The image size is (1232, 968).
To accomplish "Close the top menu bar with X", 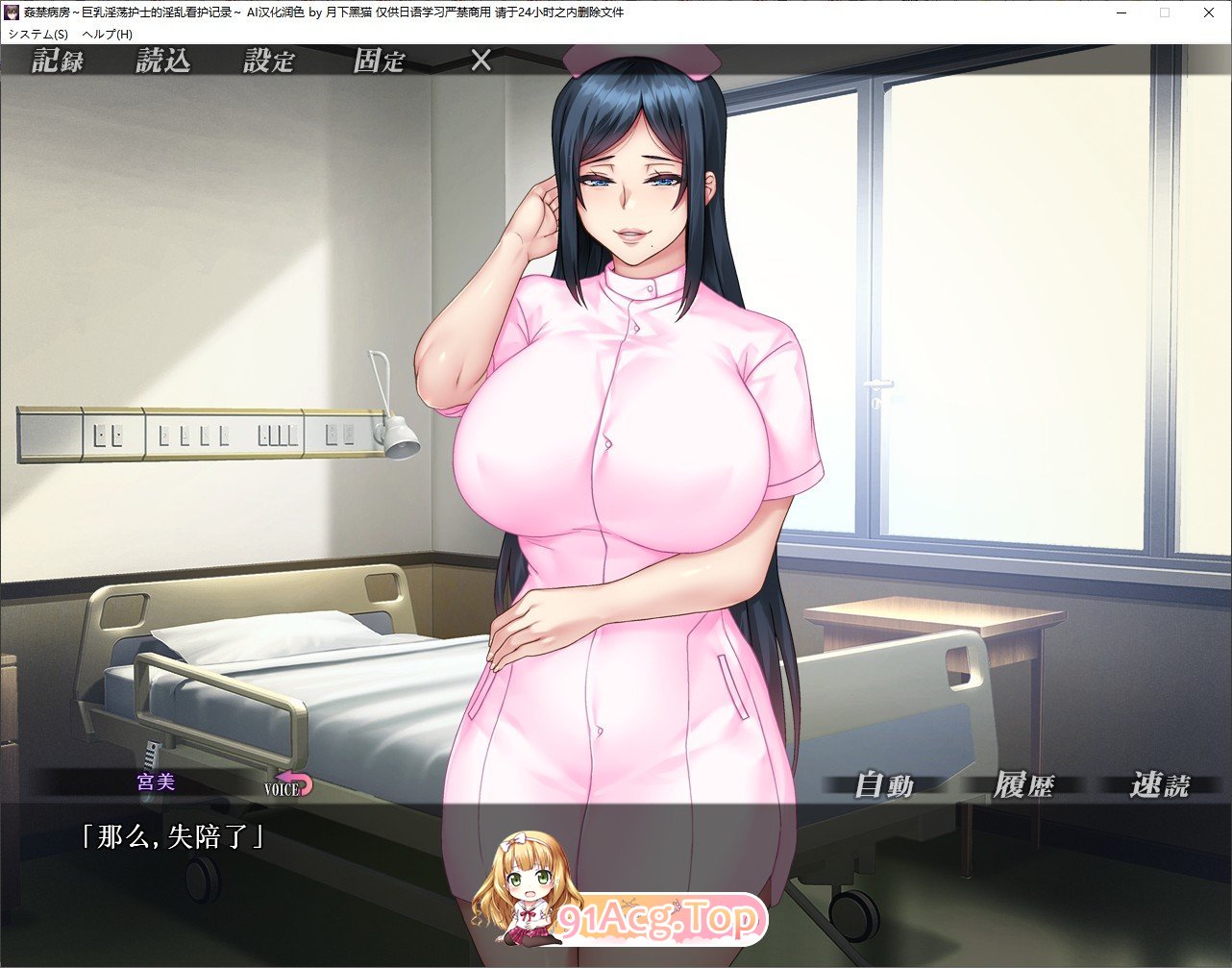I will pyautogui.click(x=481, y=62).
